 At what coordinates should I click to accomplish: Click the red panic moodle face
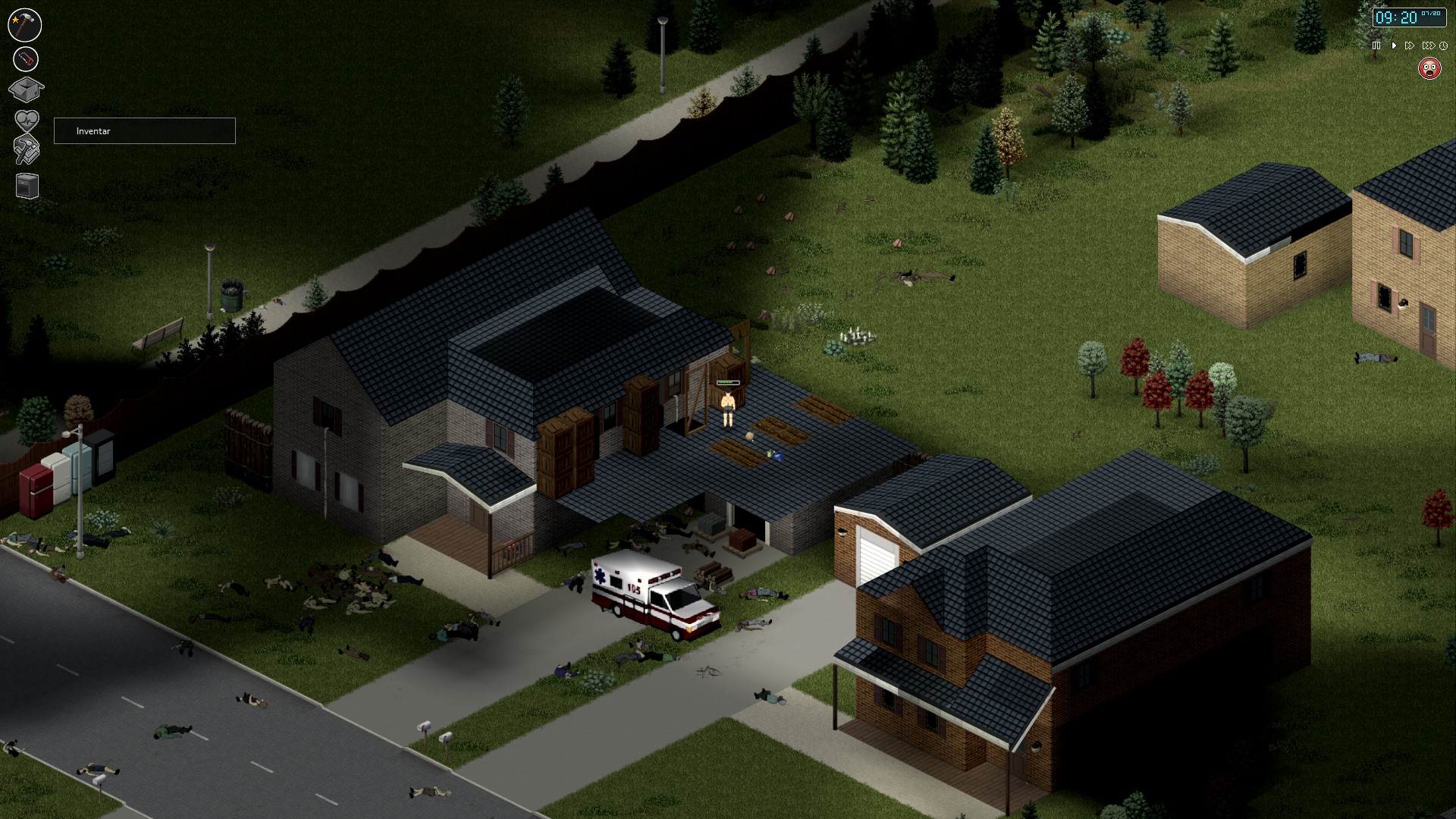[1430, 69]
